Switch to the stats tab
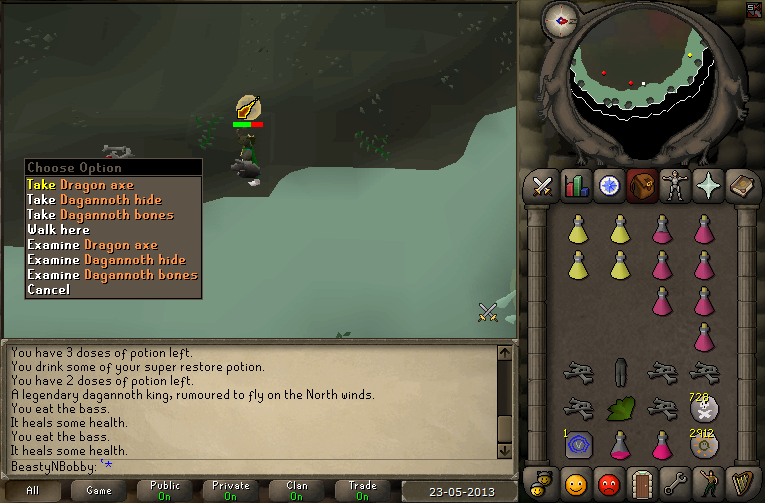765x503 pixels. pyautogui.click(x=576, y=187)
